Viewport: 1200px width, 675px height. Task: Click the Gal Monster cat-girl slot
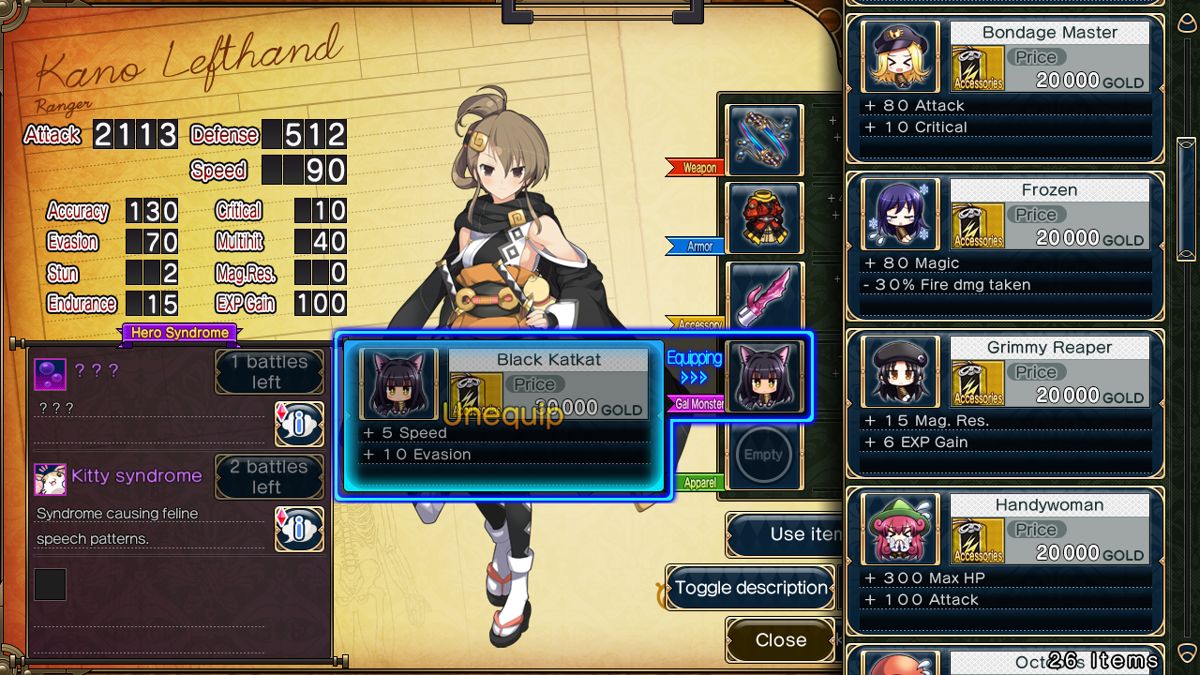[x=764, y=376]
